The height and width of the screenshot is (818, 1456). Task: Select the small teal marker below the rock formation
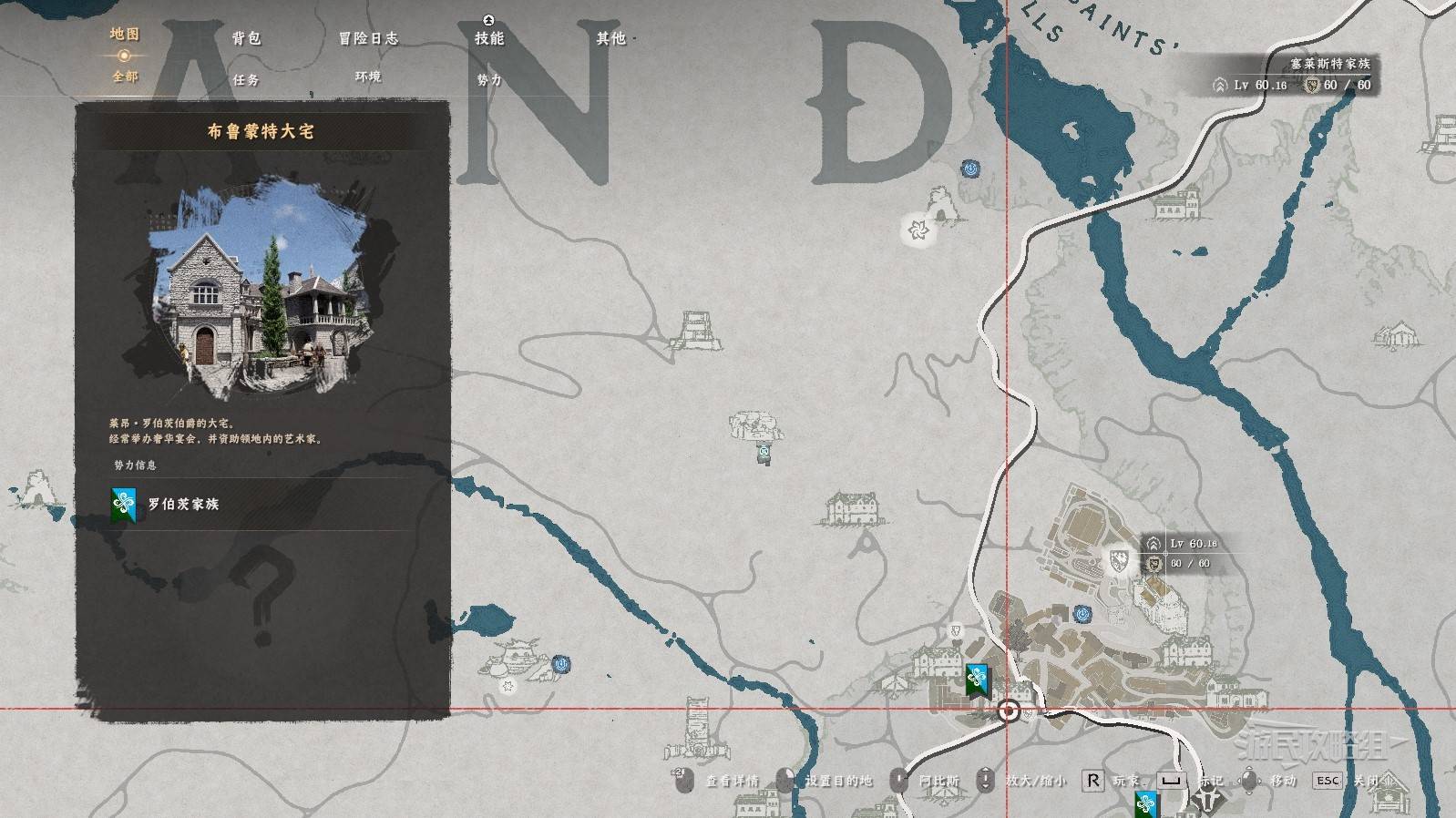coord(764,453)
